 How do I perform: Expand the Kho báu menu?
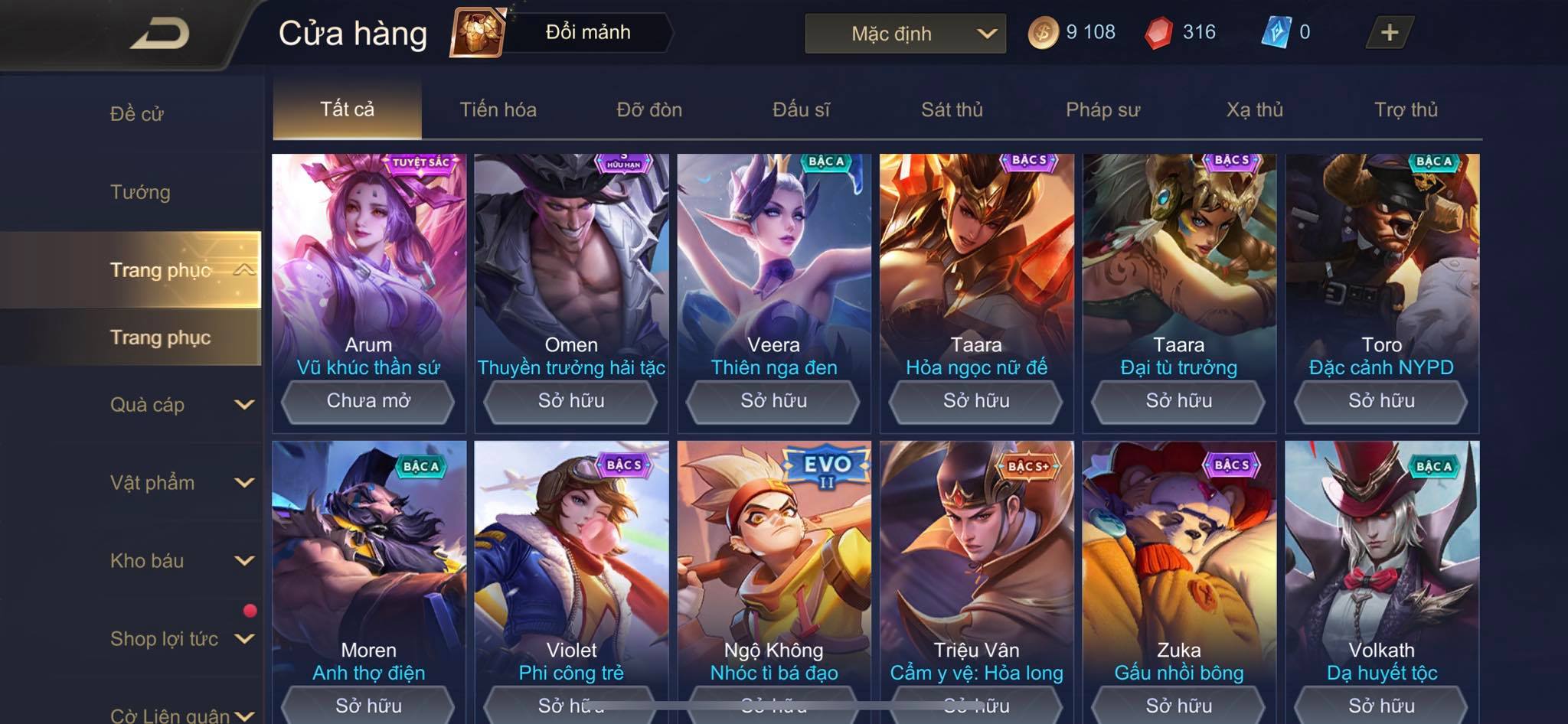pos(181,561)
